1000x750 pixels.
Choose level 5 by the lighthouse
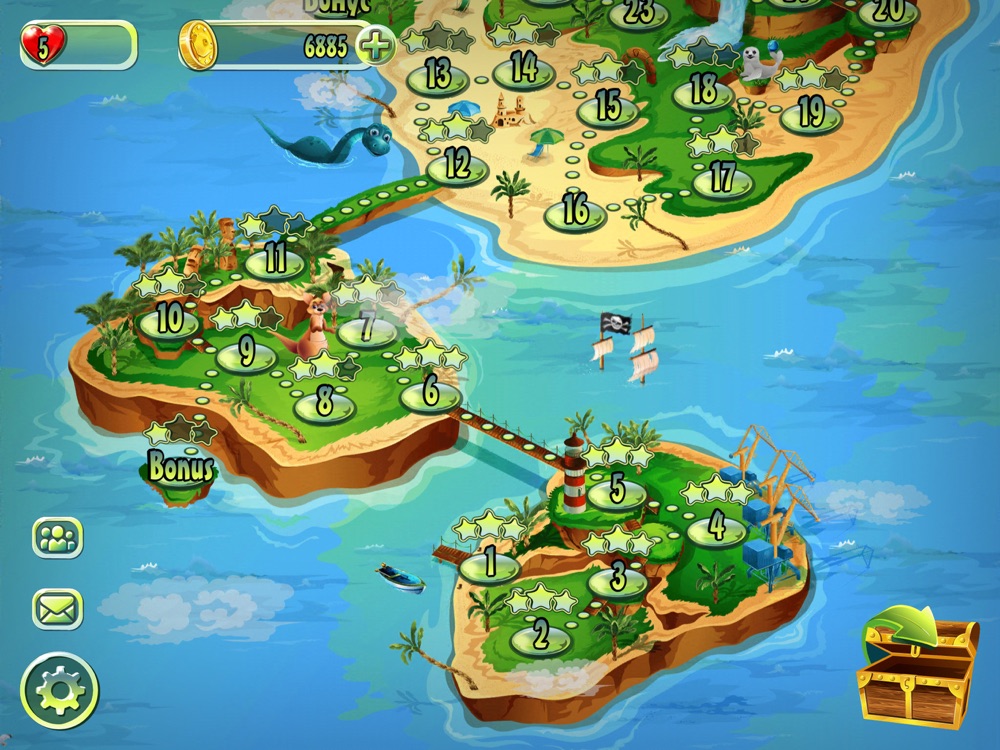pyautogui.click(x=617, y=492)
